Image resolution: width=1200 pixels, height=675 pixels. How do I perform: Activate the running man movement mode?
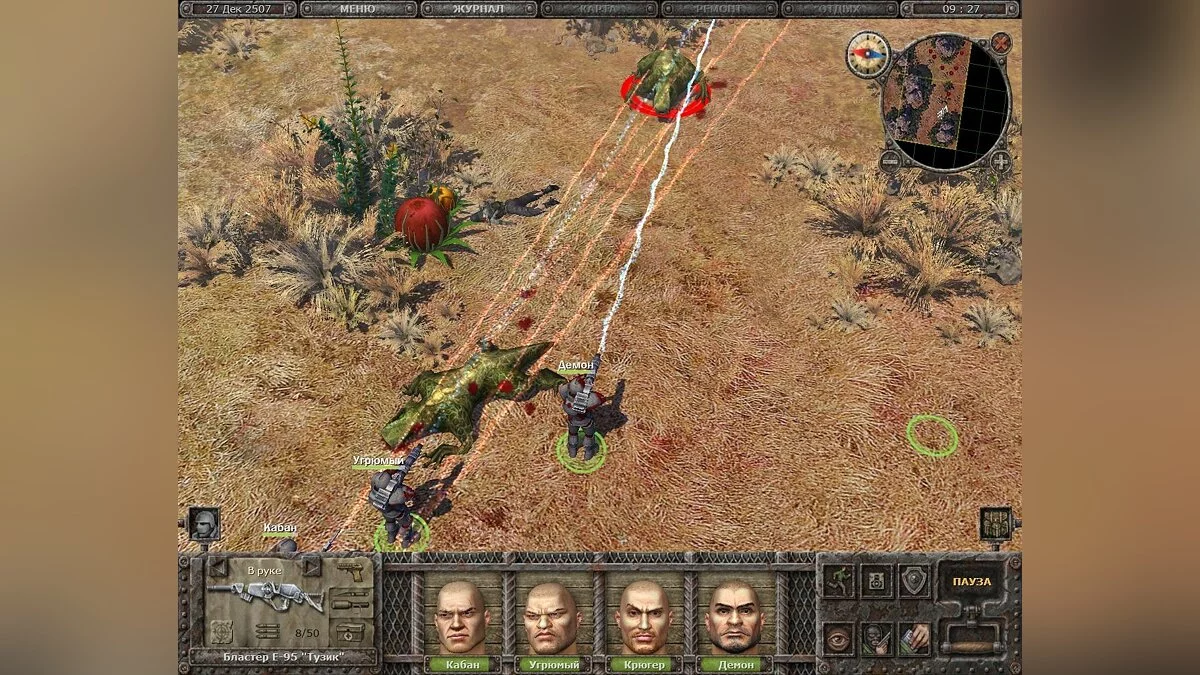(838, 581)
